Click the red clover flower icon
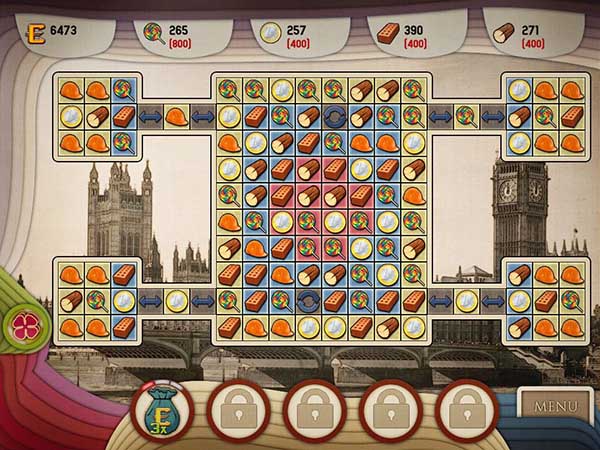The image size is (600, 450). point(21,324)
